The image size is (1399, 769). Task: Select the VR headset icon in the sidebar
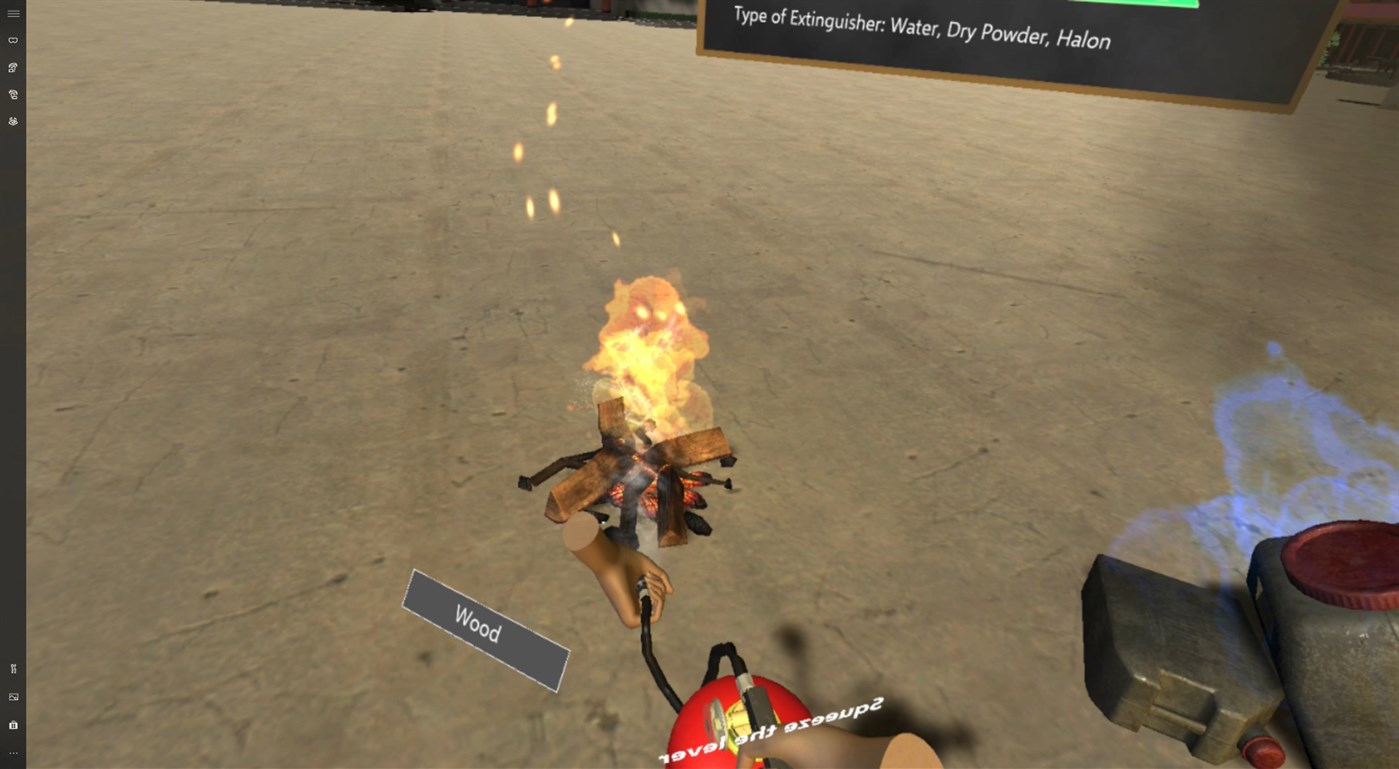coord(13,40)
